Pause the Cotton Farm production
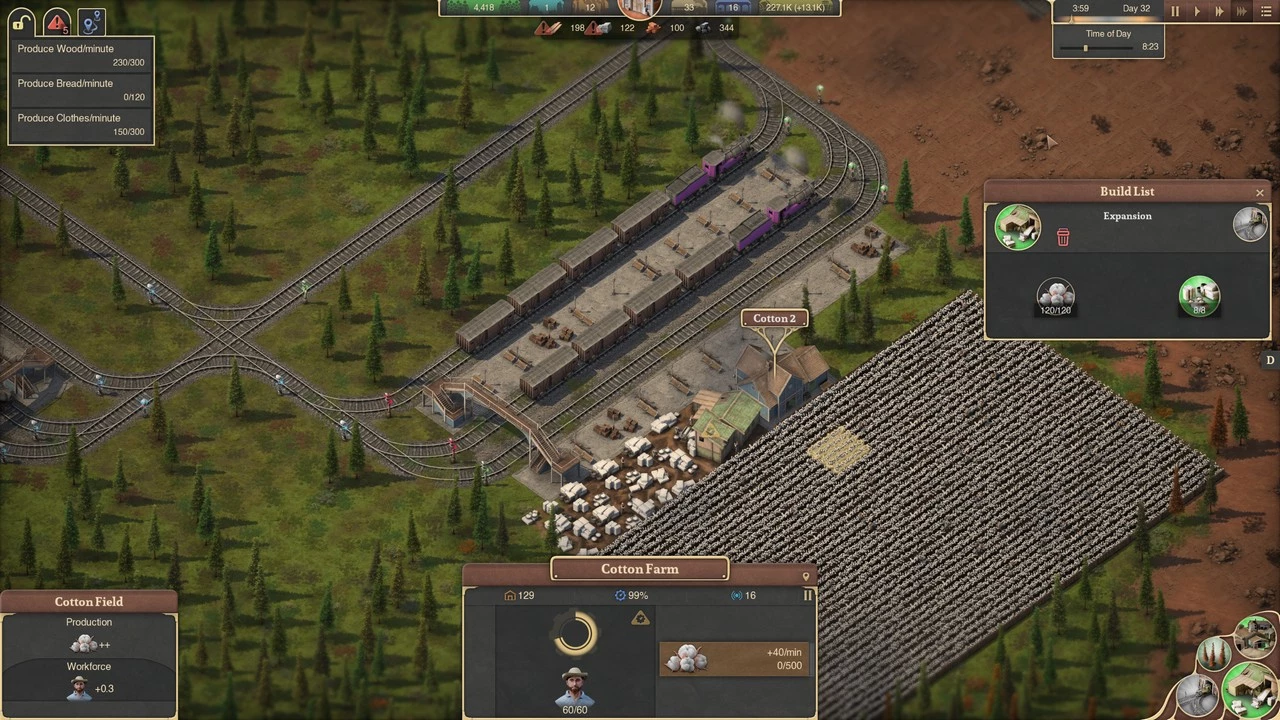This screenshot has width=1280, height=720. click(808, 595)
